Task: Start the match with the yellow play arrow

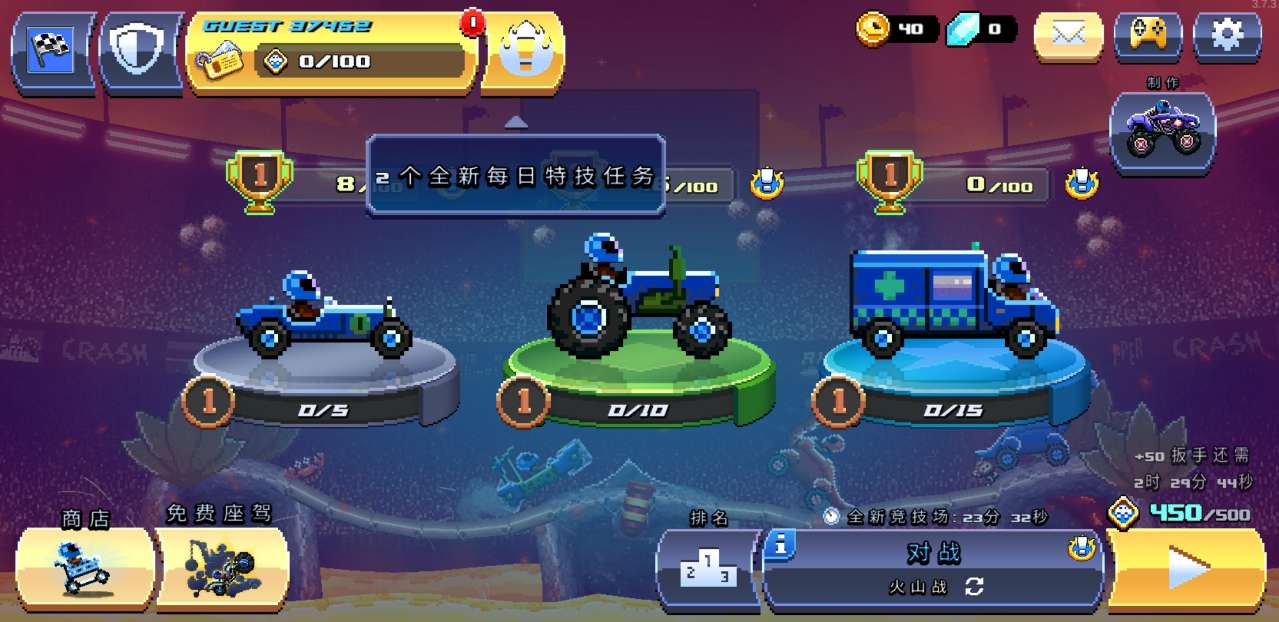Action: [x=1186, y=569]
